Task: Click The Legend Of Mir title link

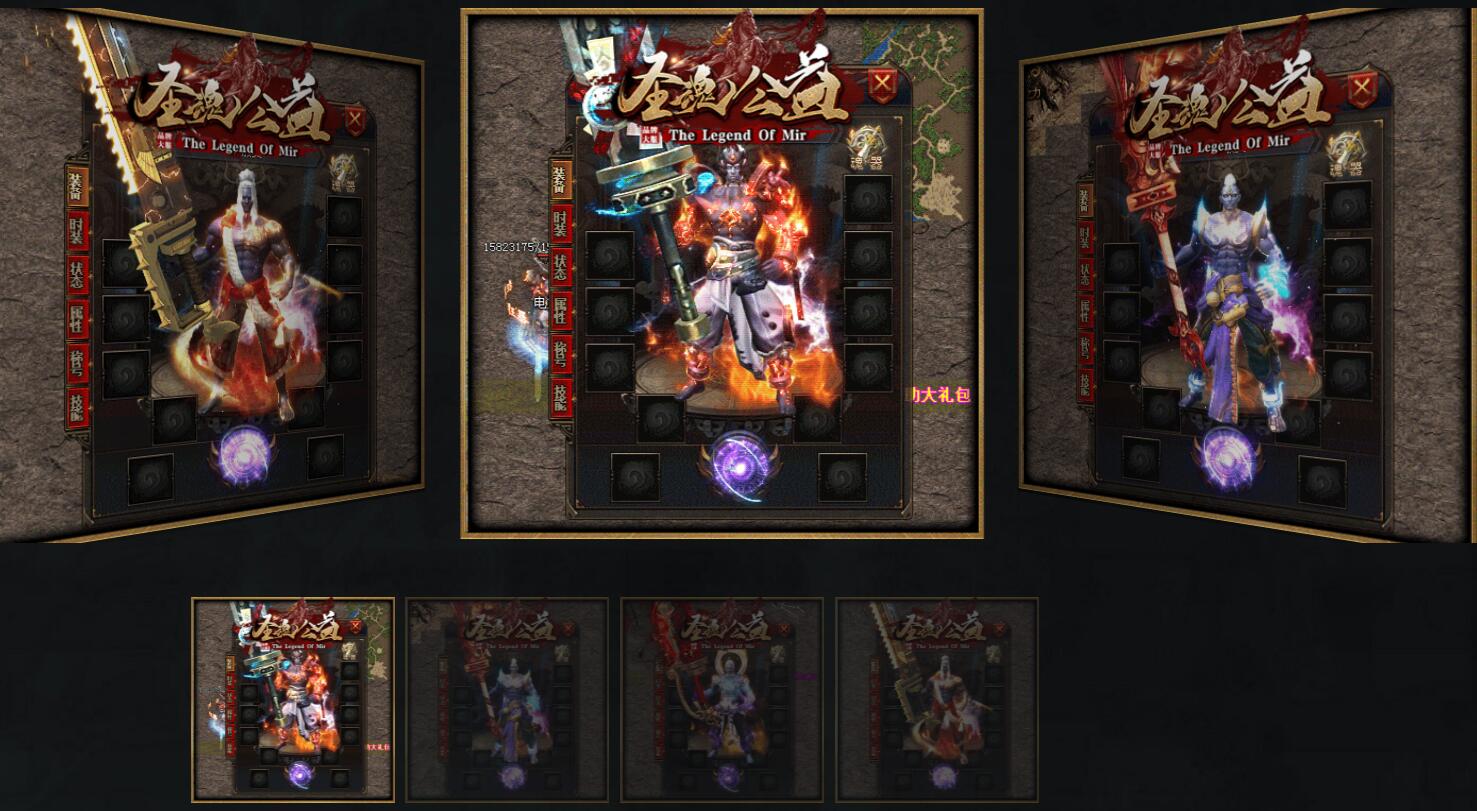Action: (x=737, y=133)
